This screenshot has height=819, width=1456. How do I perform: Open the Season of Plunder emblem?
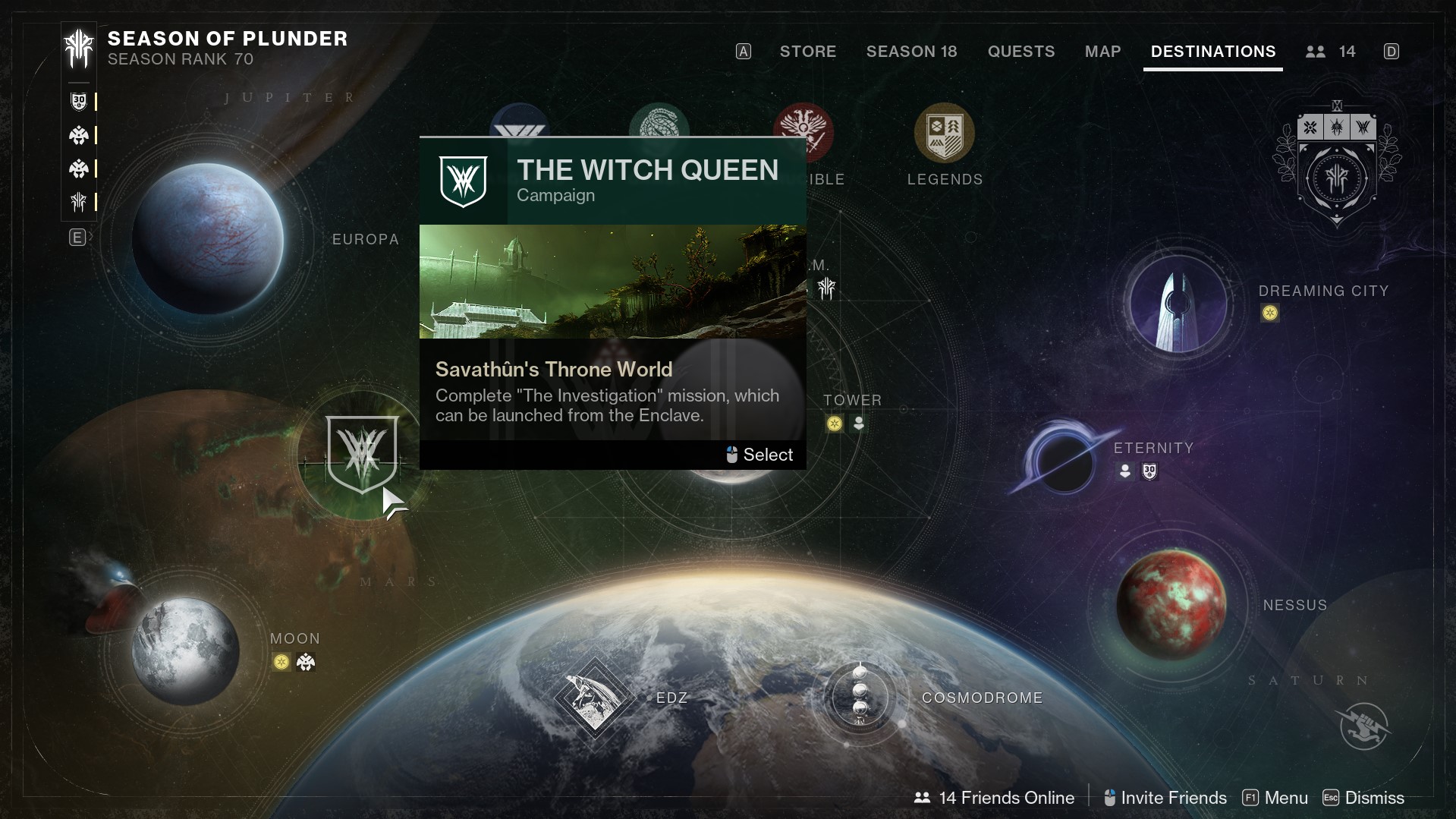(x=78, y=49)
